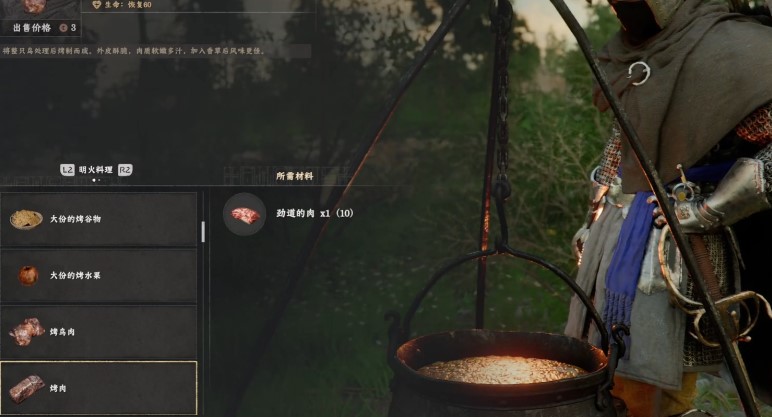Pick the 烤肉 recipe entry
The image size is (772, 417).
98,388
